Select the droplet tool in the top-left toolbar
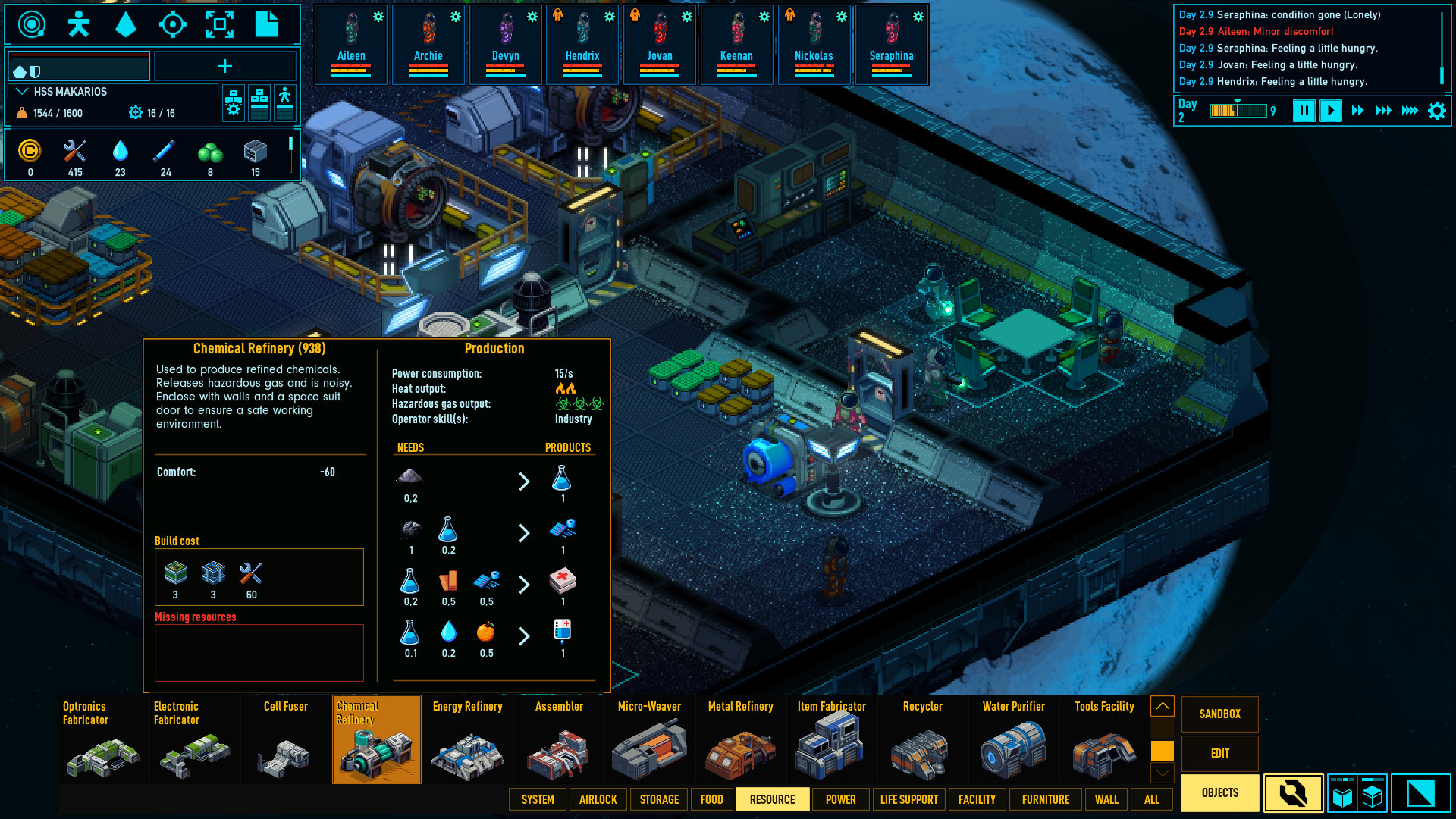This screenshot has width=1456, height=819. pos(126,24)
